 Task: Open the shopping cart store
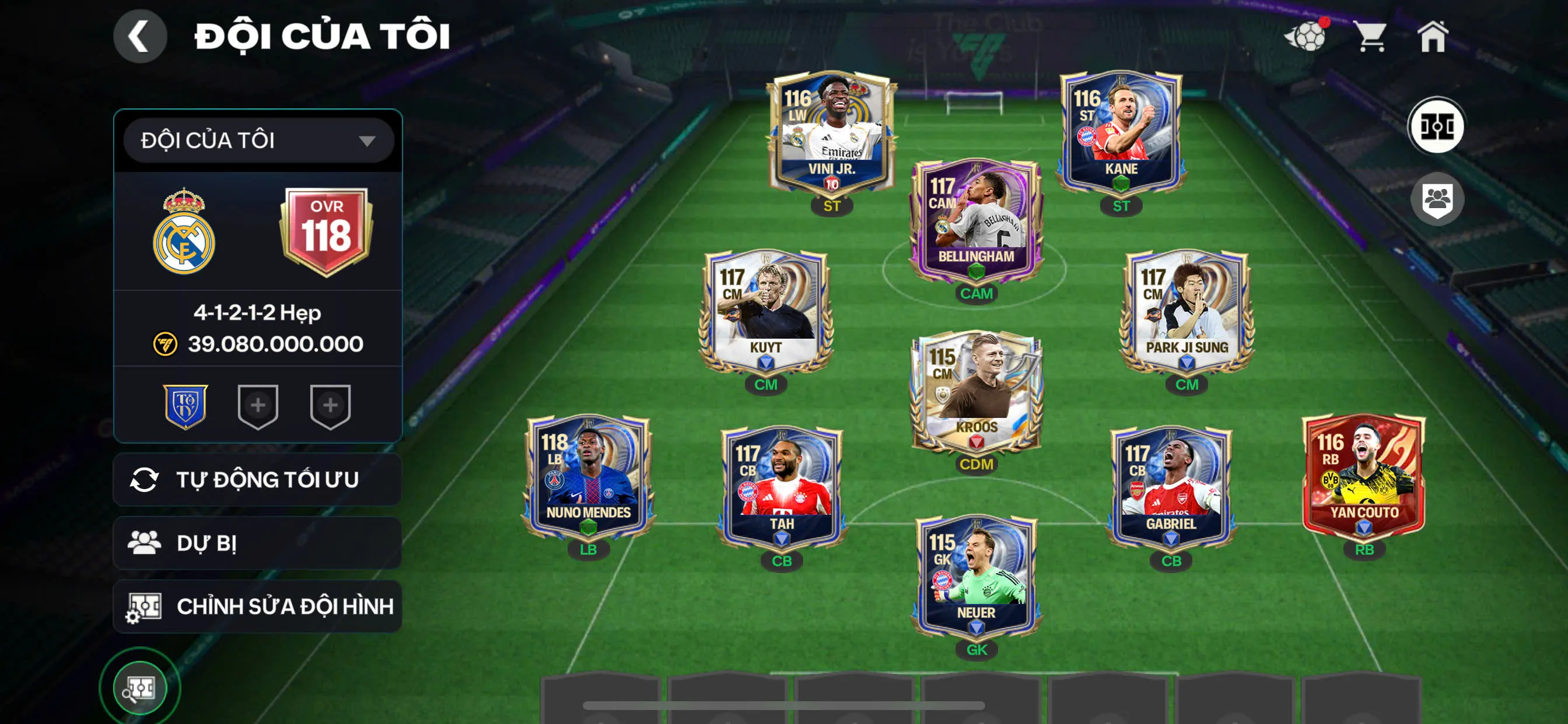coord(1371,37)
